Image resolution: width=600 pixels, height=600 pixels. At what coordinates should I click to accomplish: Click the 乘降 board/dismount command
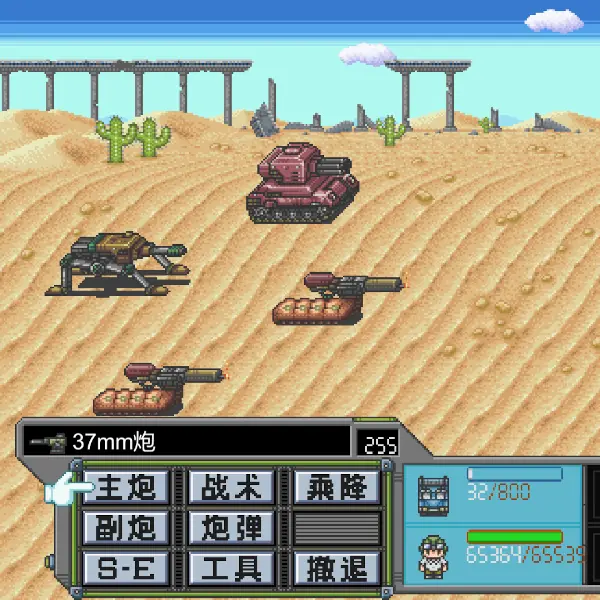[x=337, y=487]
